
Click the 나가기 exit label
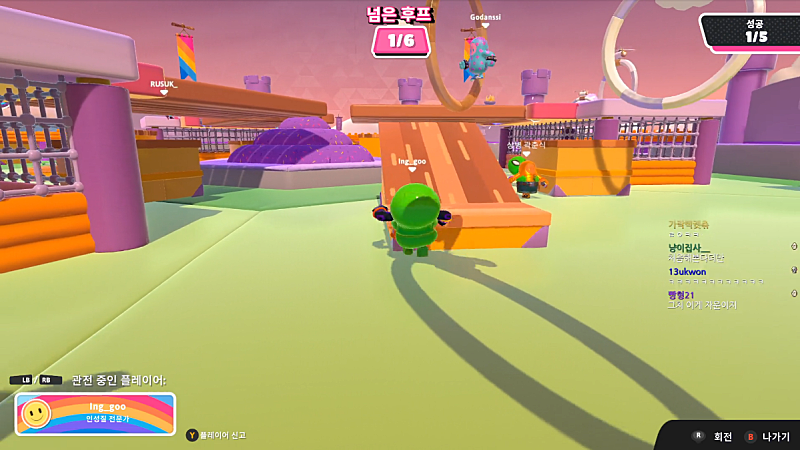(775, 437)
